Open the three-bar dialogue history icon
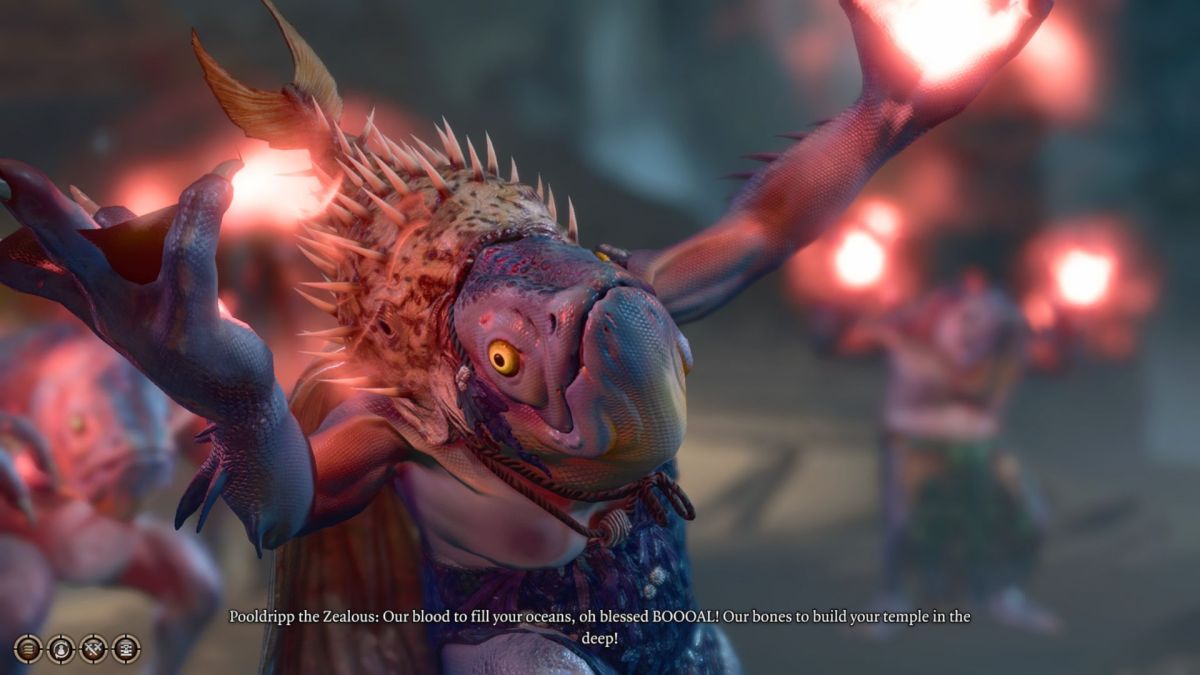The width and height of the screenshot is (1200, 675). (28, 649)
